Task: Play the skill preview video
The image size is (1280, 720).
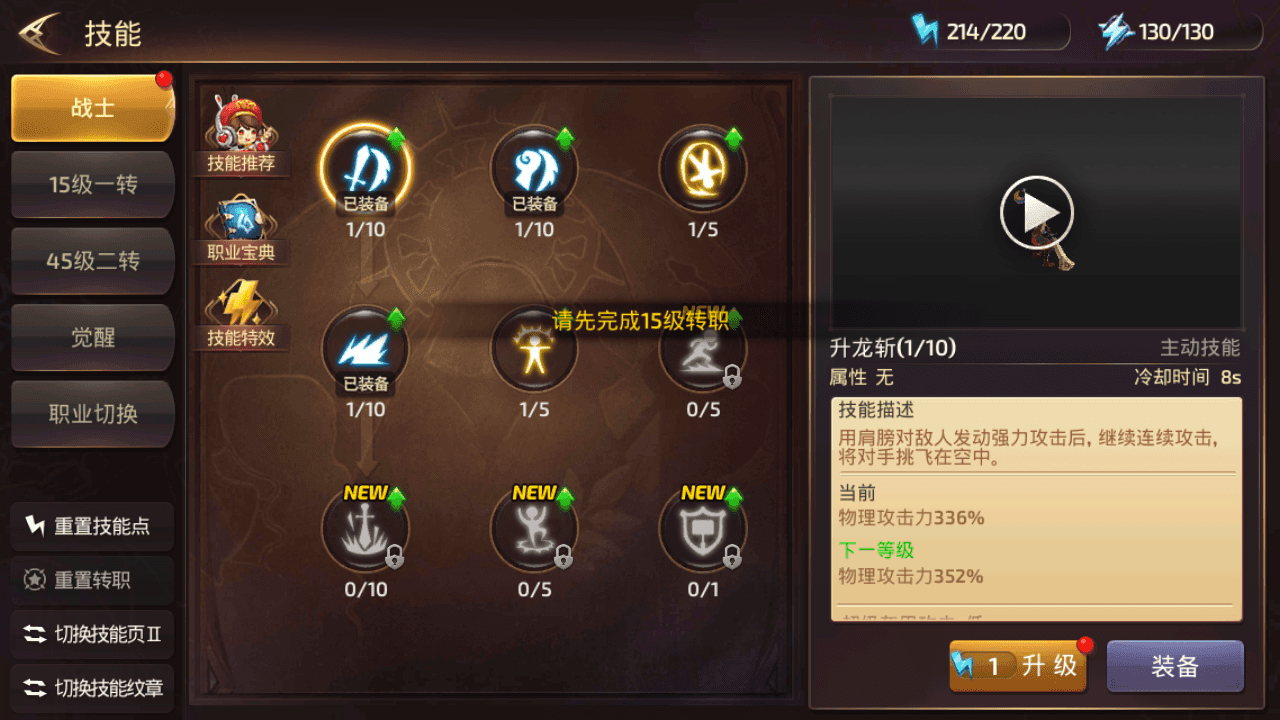Action: click(x=1036, y=212)
